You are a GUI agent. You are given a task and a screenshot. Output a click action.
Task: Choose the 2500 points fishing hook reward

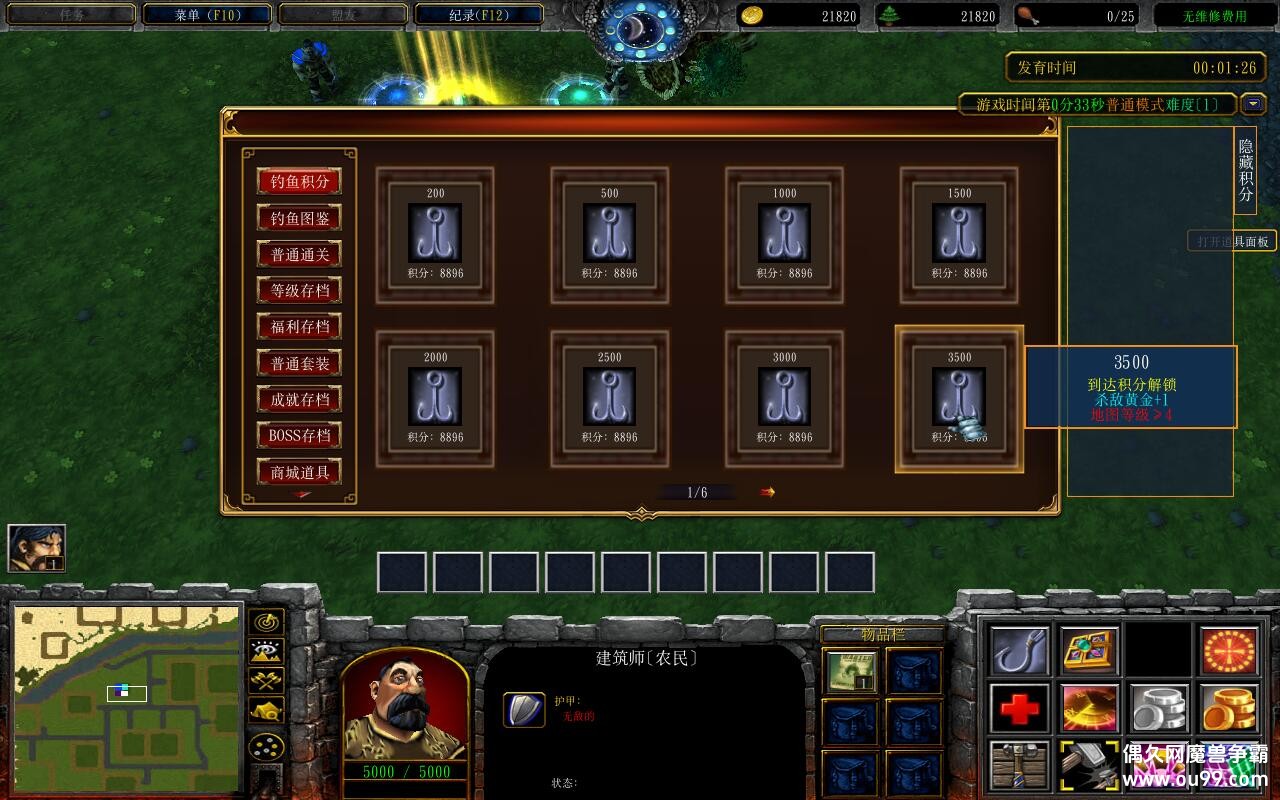point(609,398)
